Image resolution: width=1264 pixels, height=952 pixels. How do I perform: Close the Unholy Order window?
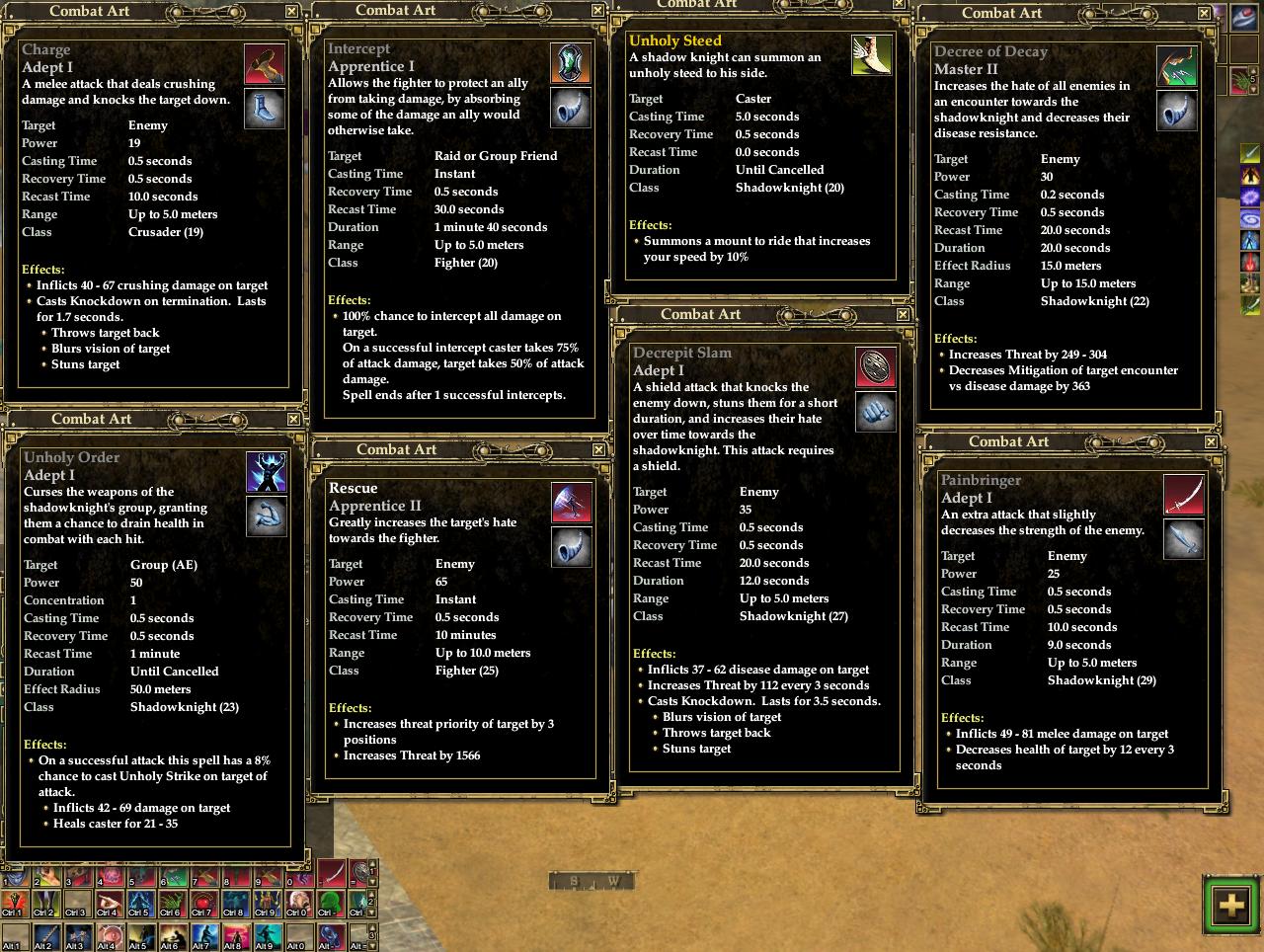click(x=293, y=420)
